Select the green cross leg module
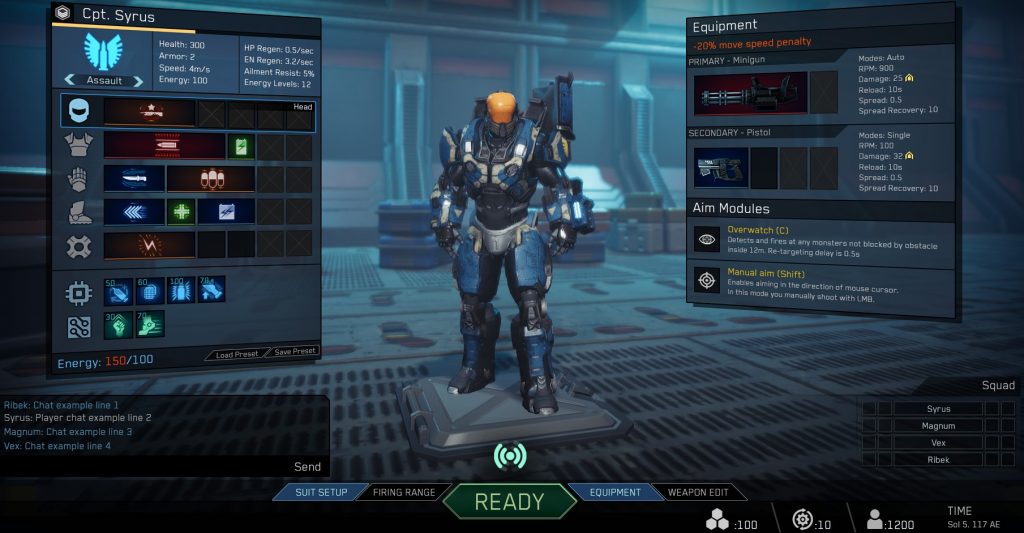Viewport: 1024px width, 533px height. [x=180, y=212]
